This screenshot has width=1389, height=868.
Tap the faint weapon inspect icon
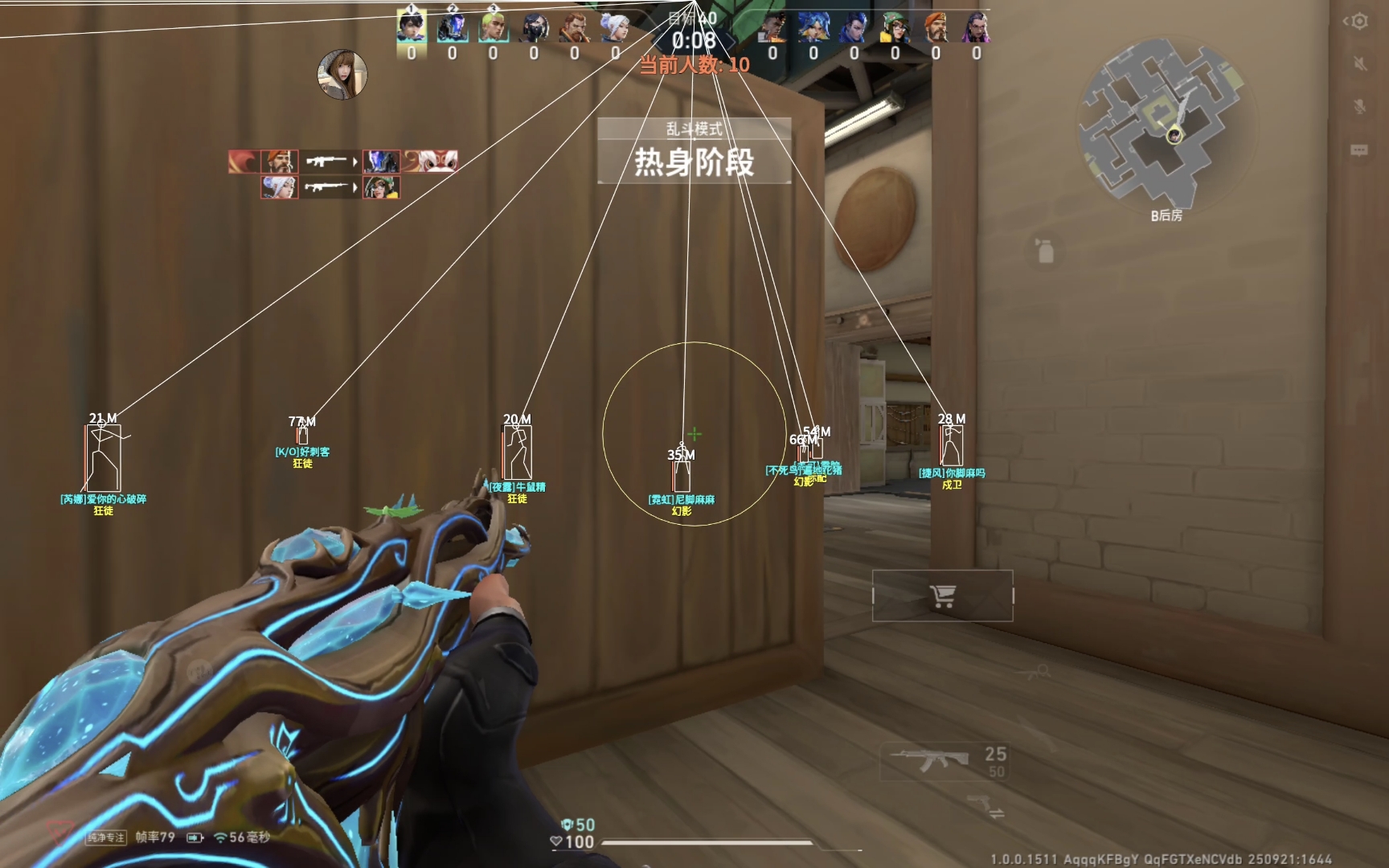(1034, 672)
